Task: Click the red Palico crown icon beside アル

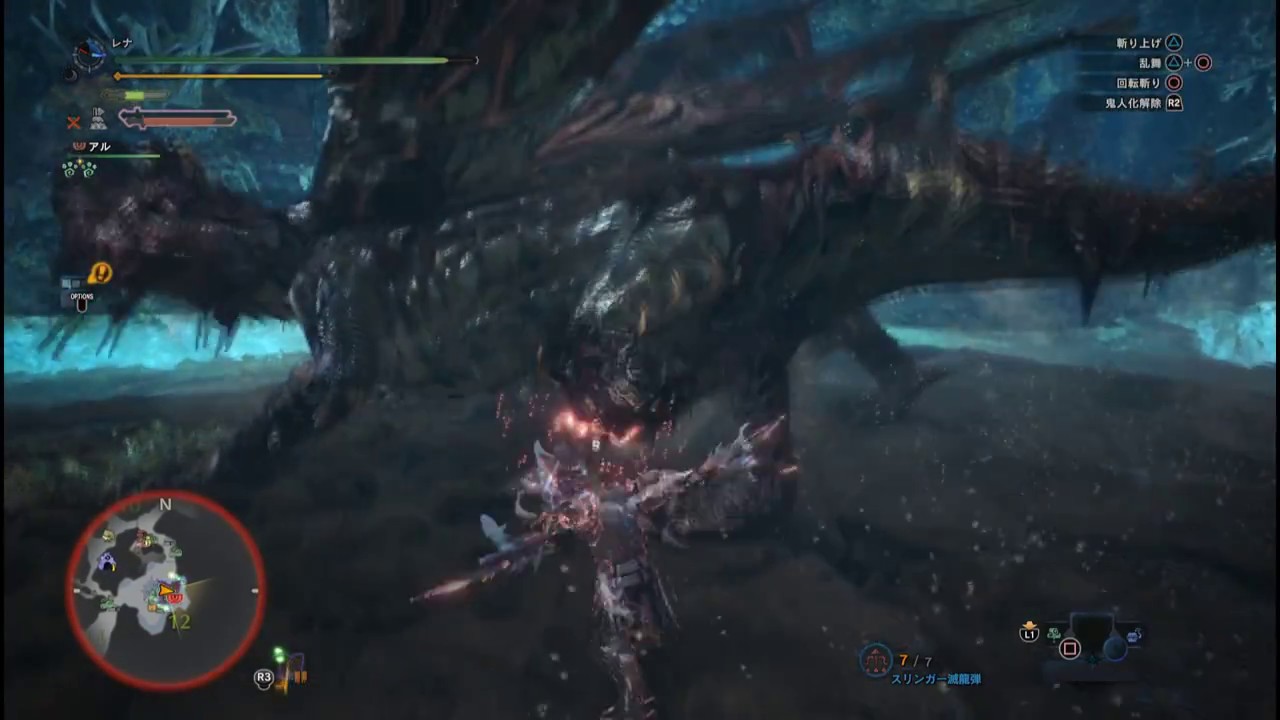Action: point(78,146)
